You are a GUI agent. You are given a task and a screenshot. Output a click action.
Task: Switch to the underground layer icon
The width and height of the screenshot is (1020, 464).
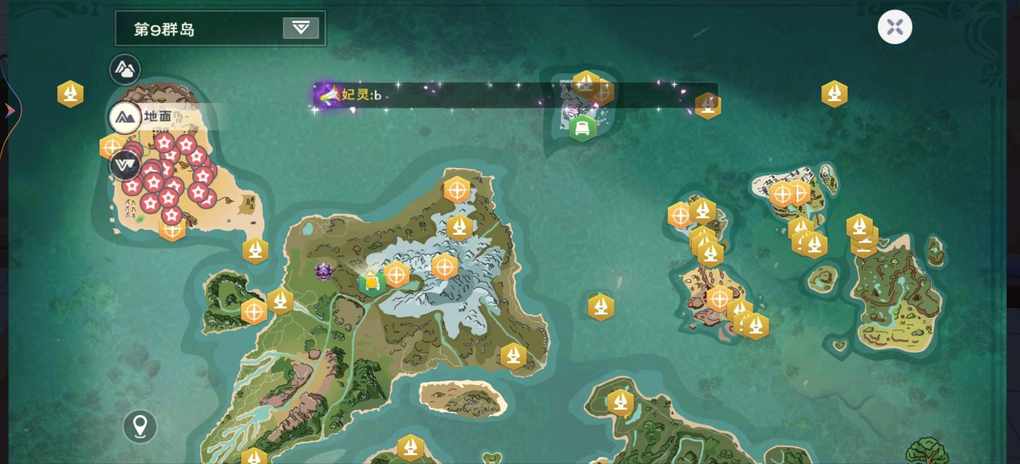pyautogui.click(x=125, y=163)
